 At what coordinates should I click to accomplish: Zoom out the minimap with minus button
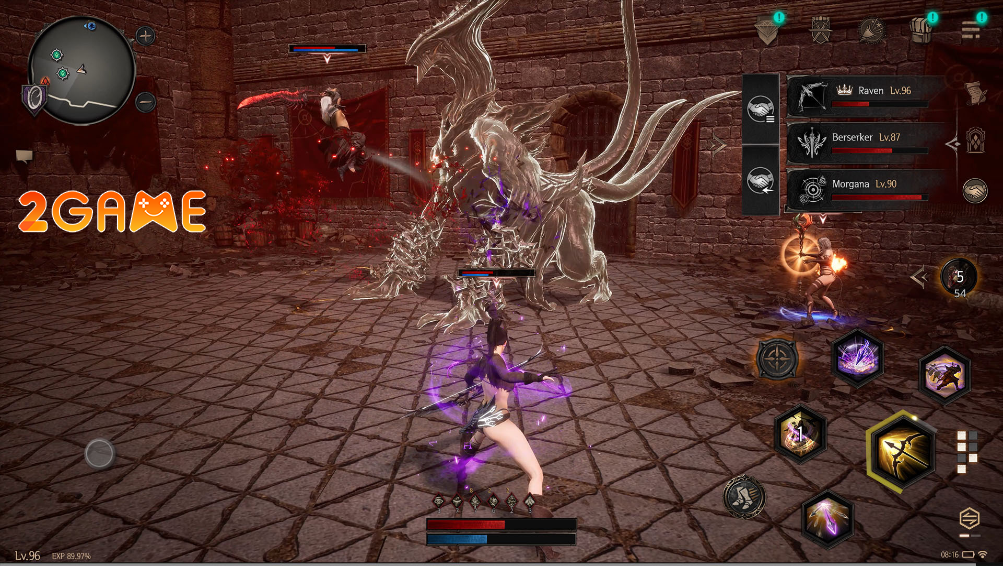[146, 101]
